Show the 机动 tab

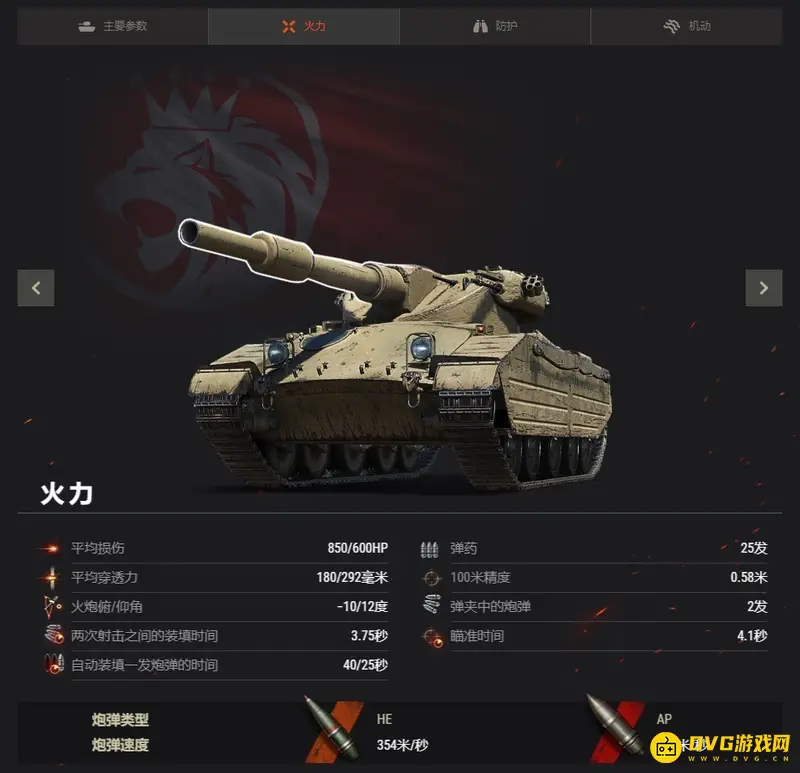[x=687, y=26]
